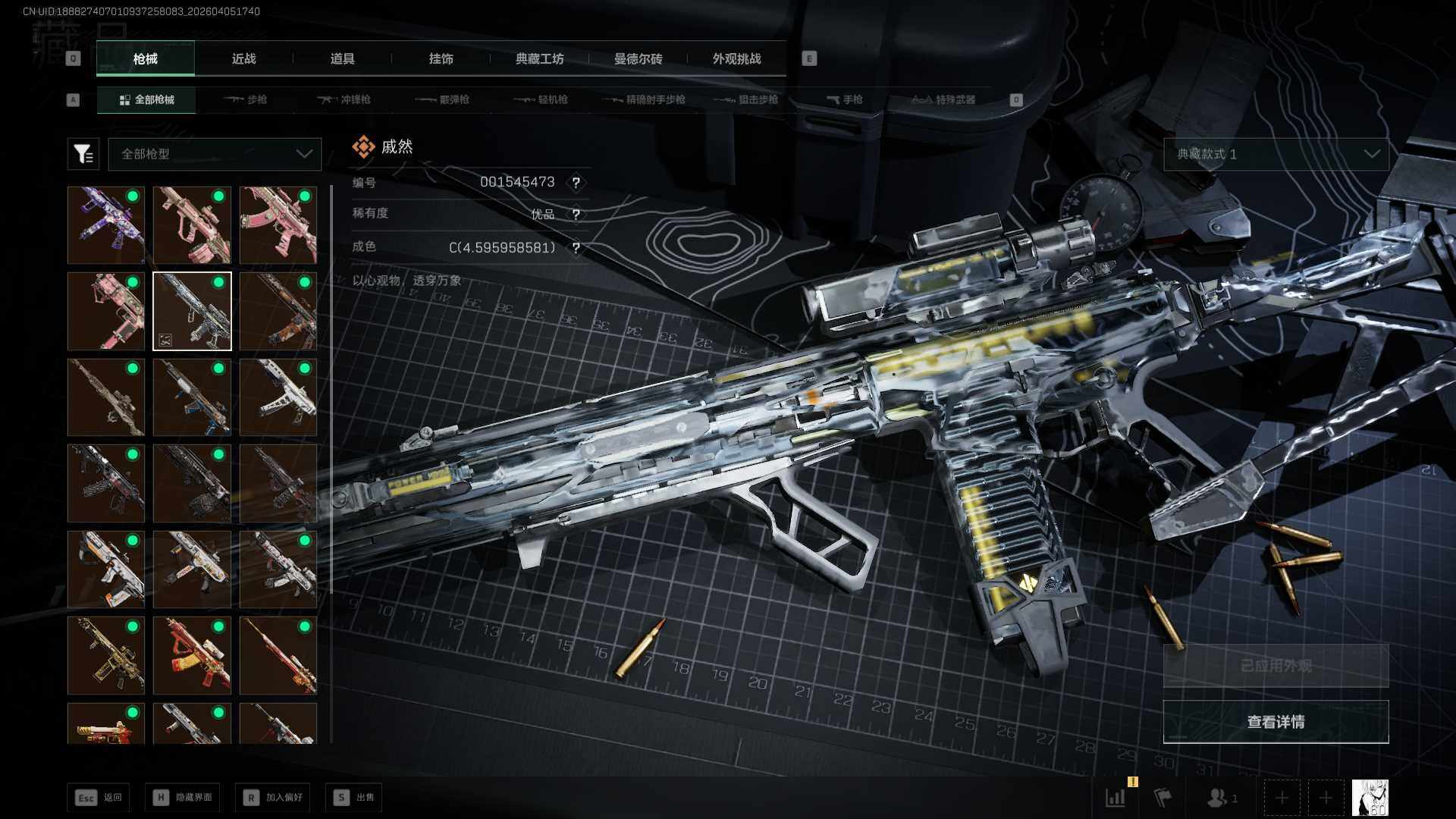Filter weapons by 步枪 rifles

pos(246,100)
